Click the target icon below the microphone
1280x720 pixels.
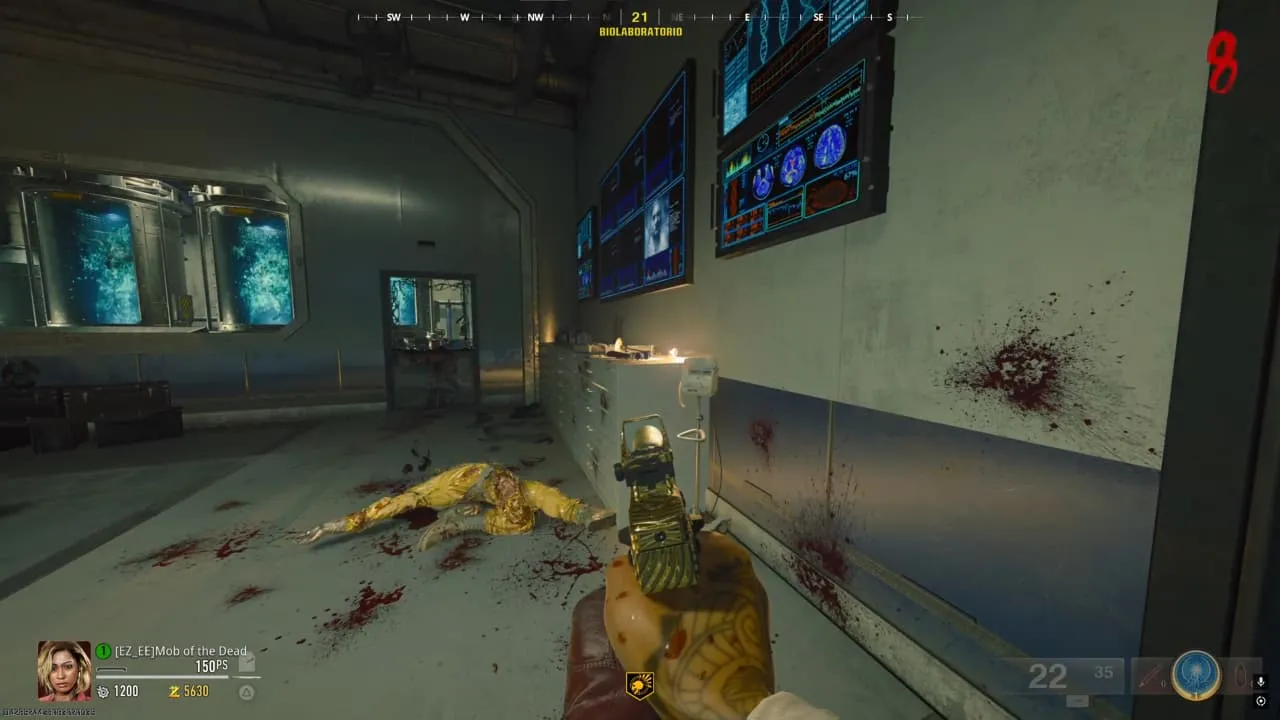coord(1261,701)
